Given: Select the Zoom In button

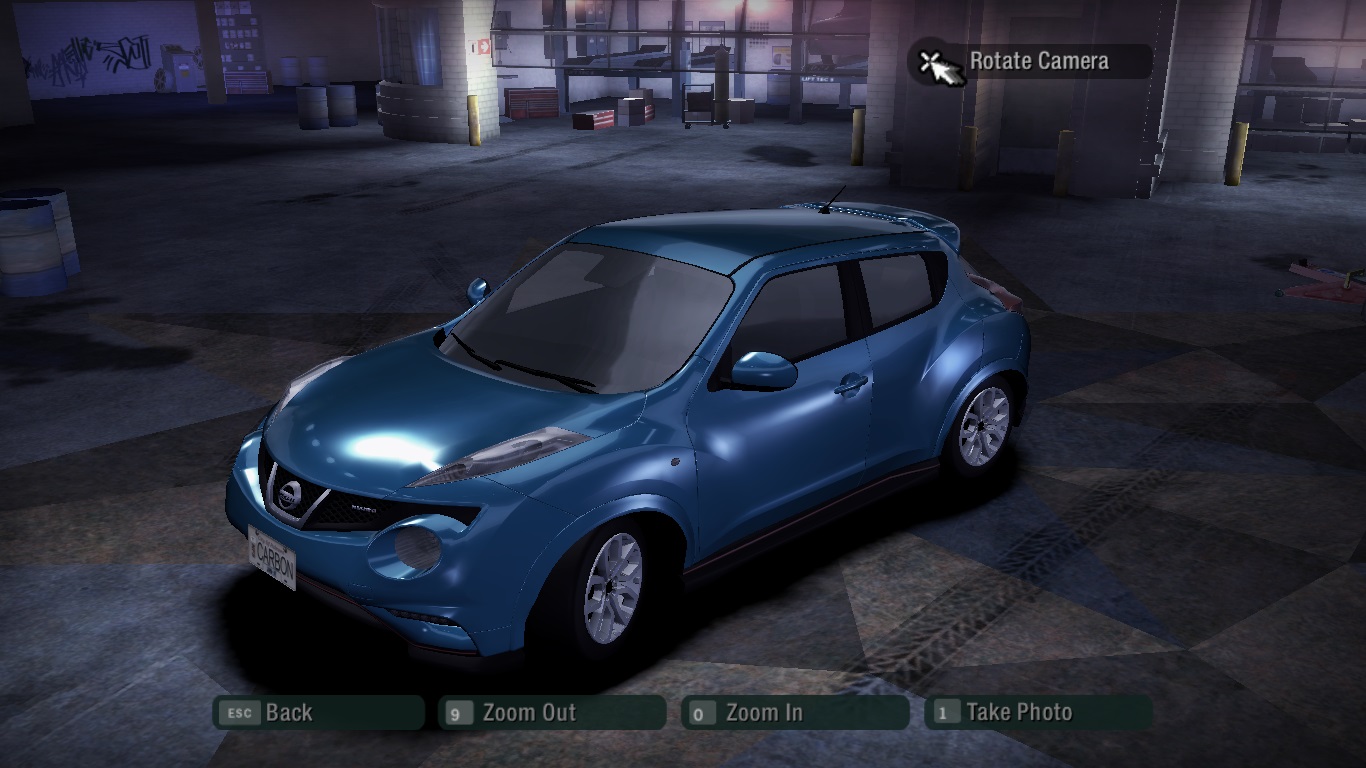Looking at the screenshot, I should pos(795,713).
